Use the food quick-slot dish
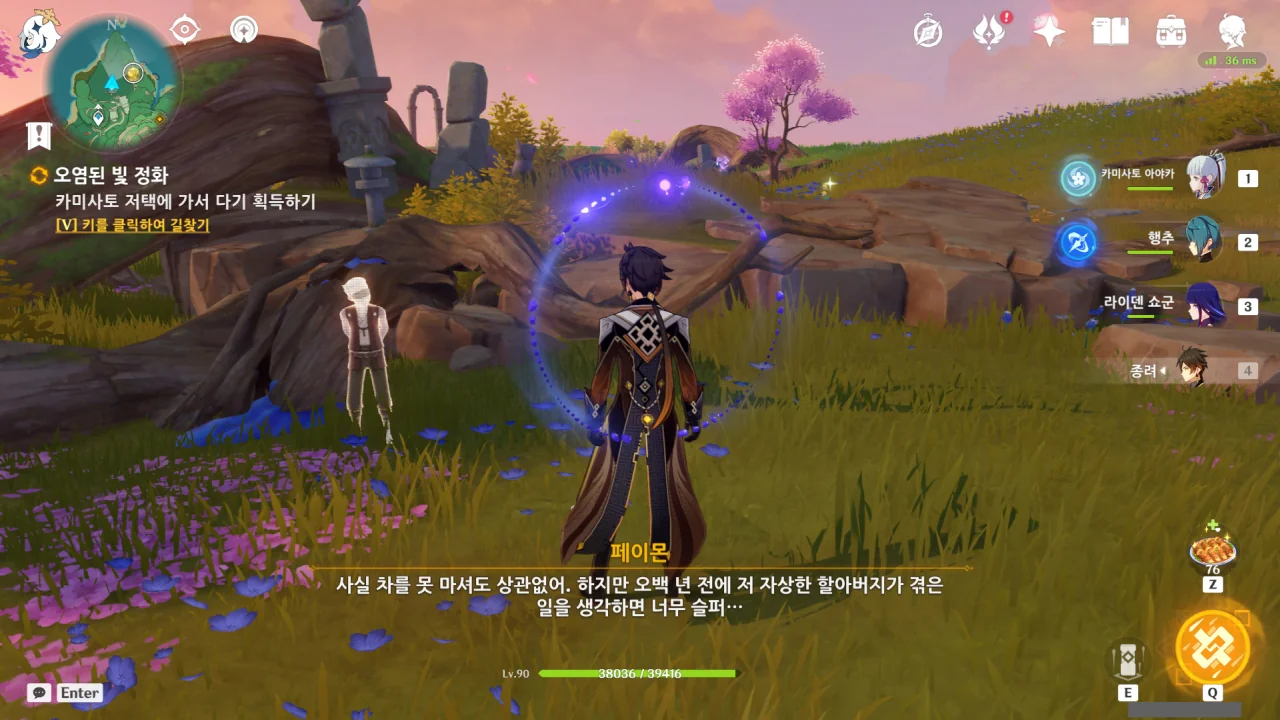 click(1212, 551)
